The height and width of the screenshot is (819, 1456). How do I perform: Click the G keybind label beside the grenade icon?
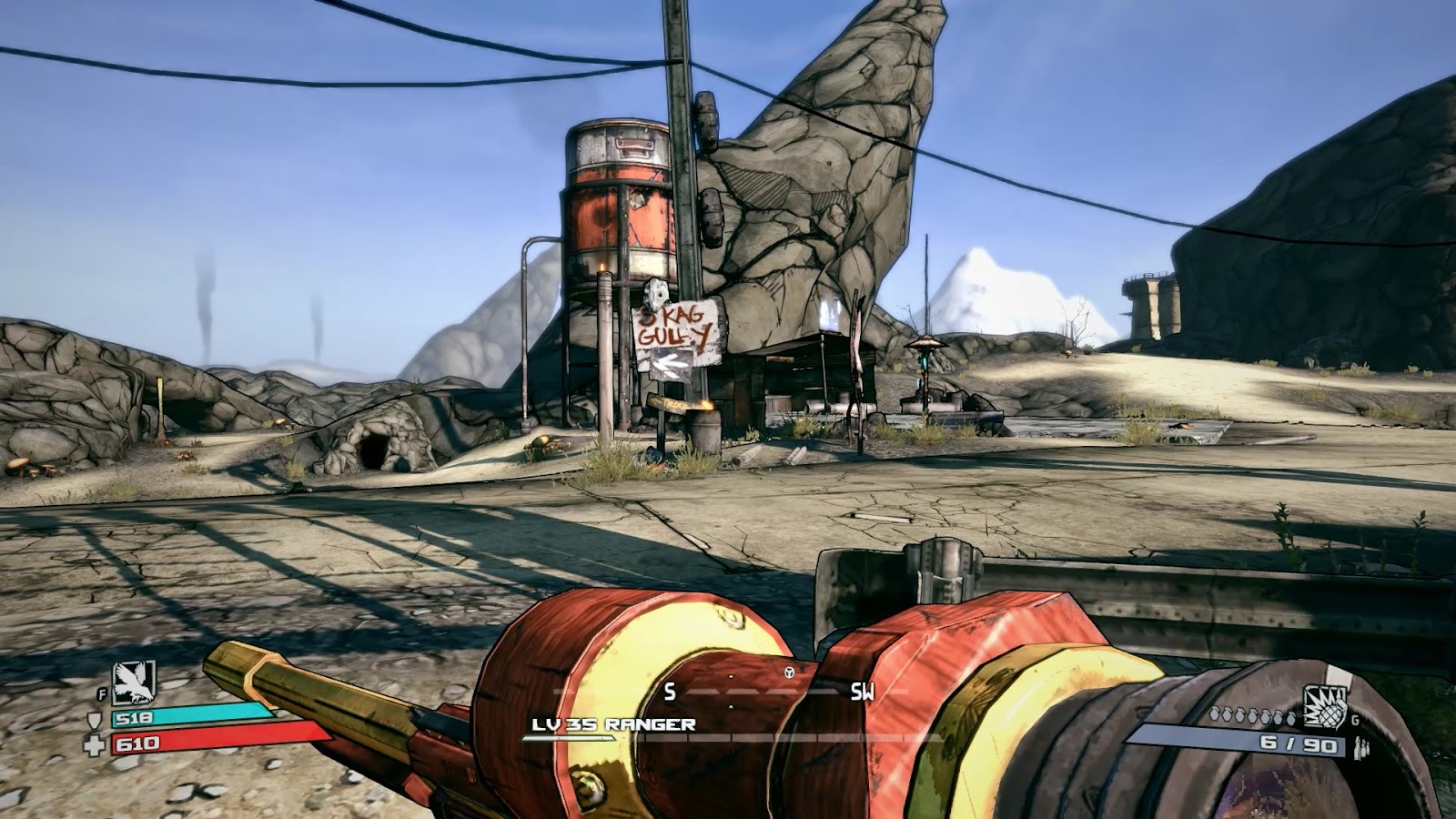[x=1354, y=721]
